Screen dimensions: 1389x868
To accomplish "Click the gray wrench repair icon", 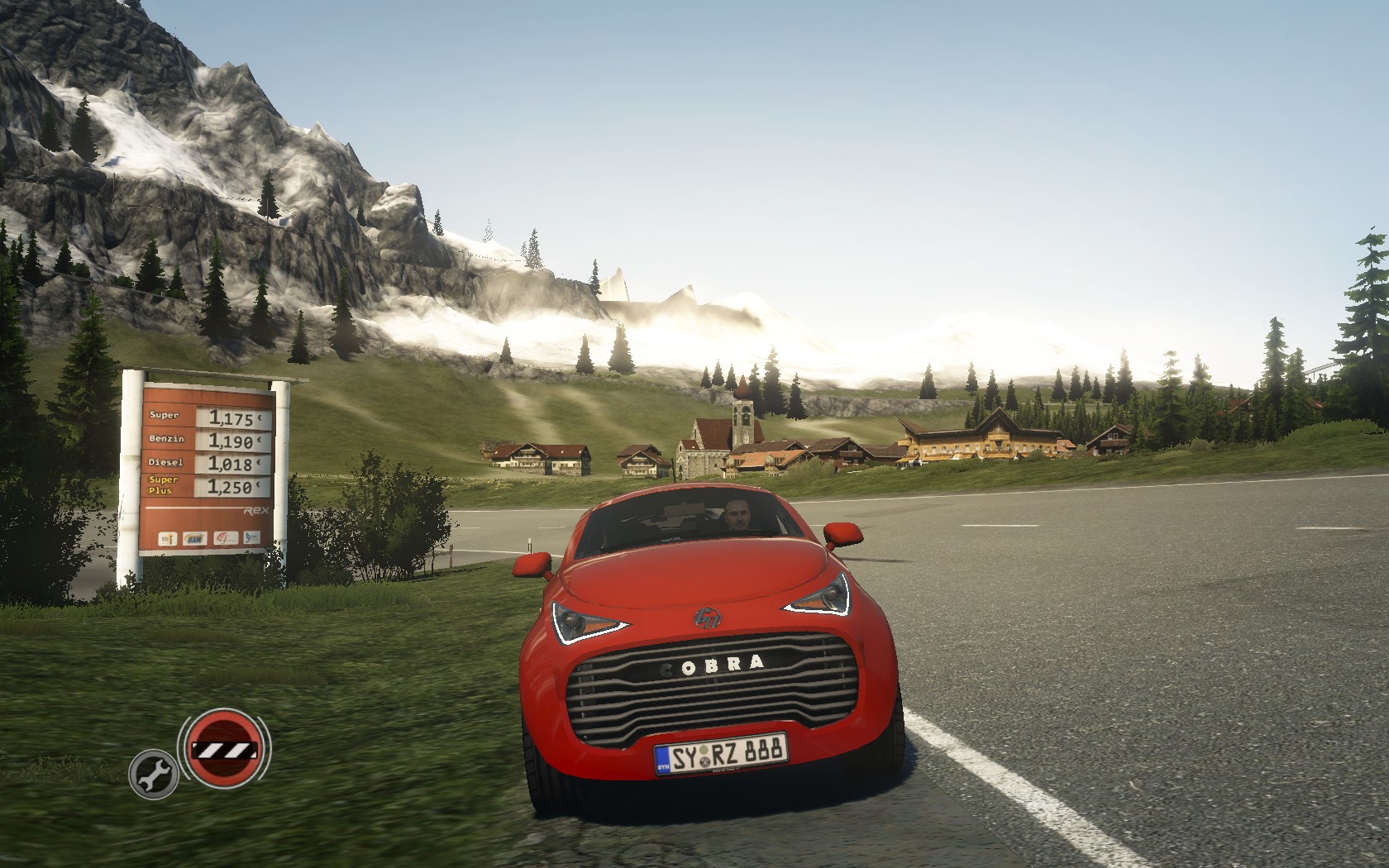I will pyautogui.click(x=153, y=776).
